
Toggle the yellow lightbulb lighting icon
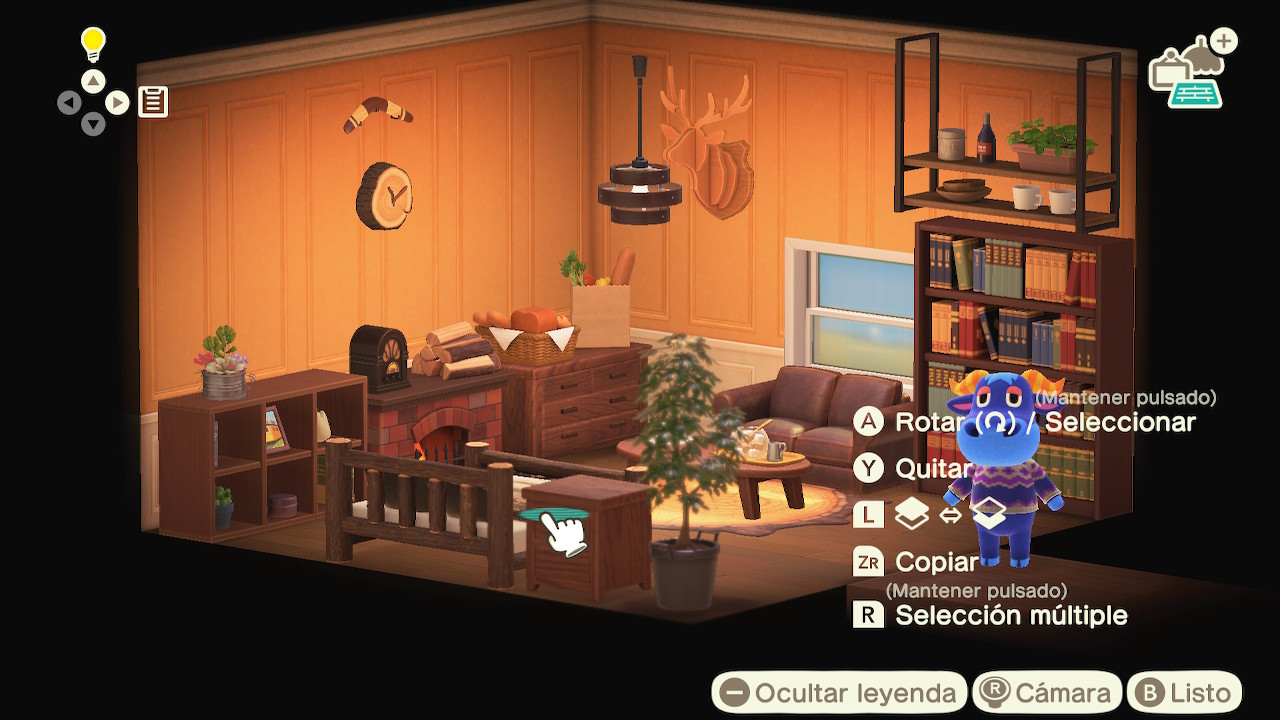(93, 44)
